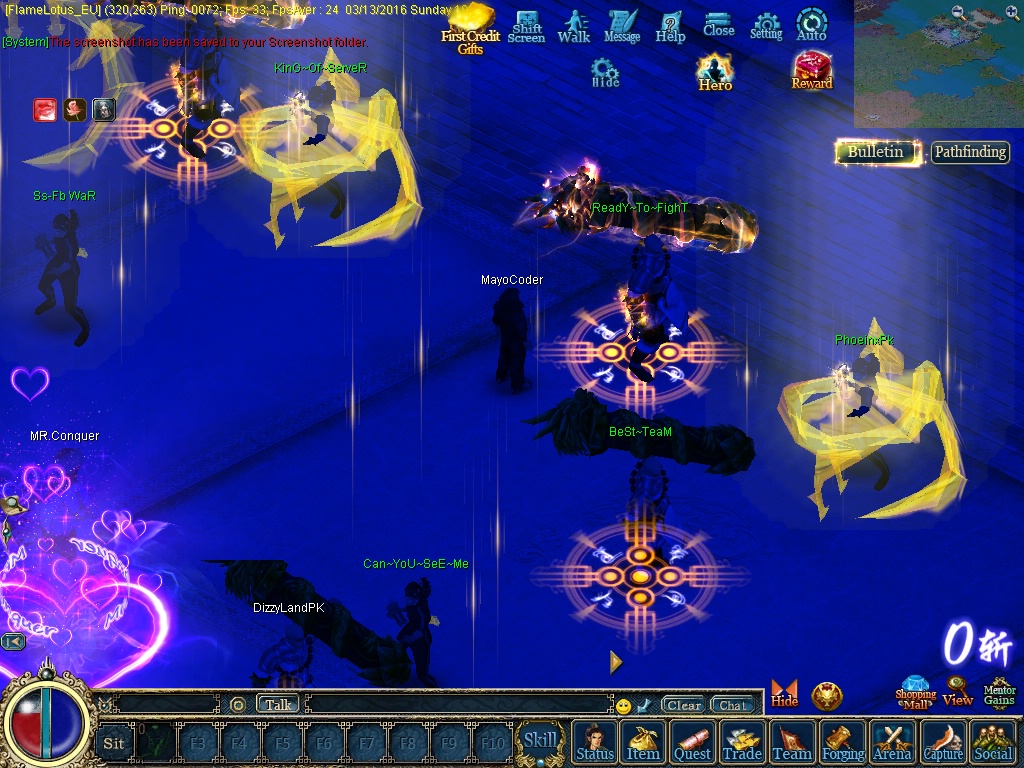Viewport: 1024px width, 768px height.
Task: Open the Help menu
Action: point(670,26)
